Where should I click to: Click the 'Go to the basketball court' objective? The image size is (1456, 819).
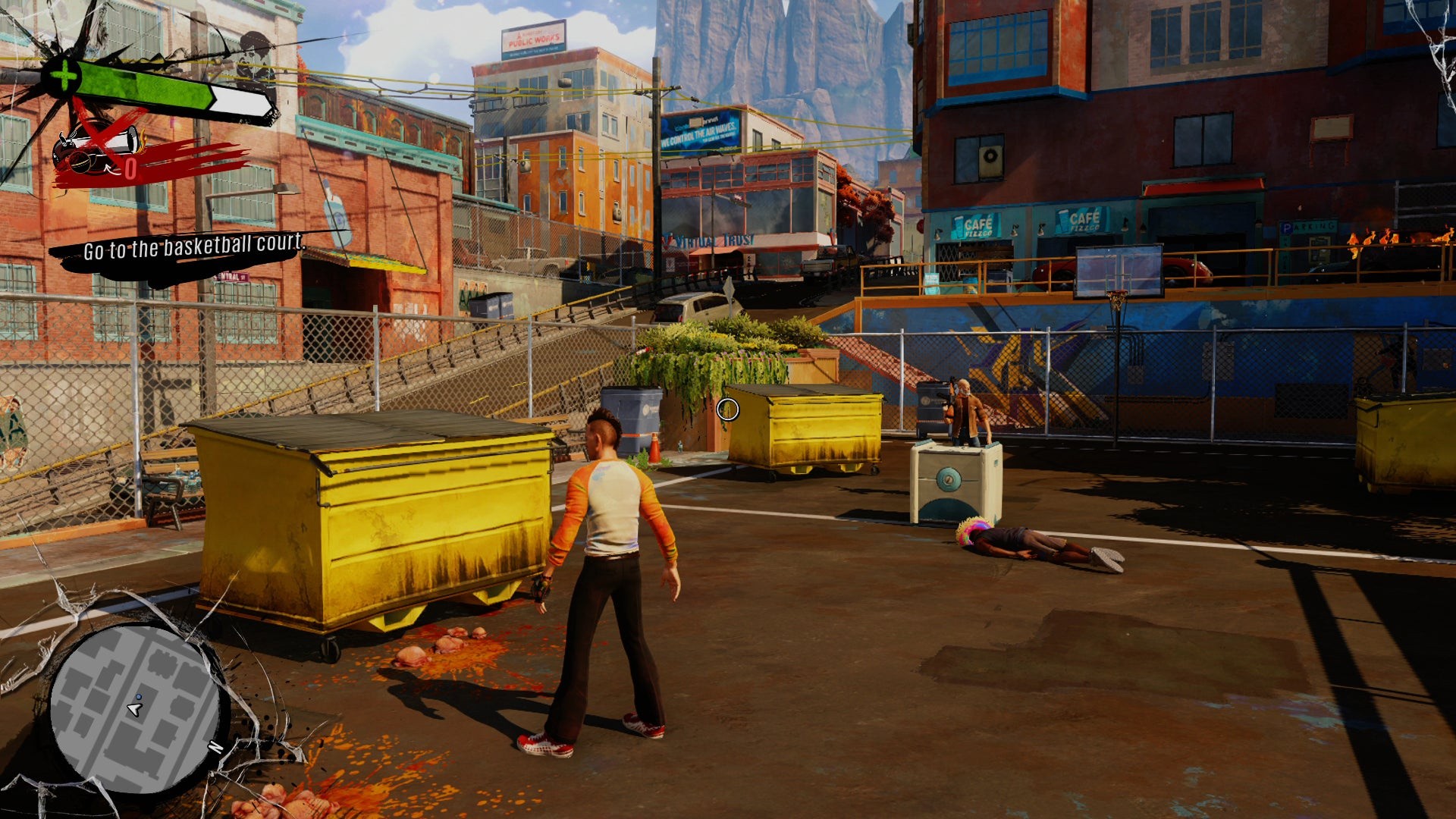tap(193, 246)
